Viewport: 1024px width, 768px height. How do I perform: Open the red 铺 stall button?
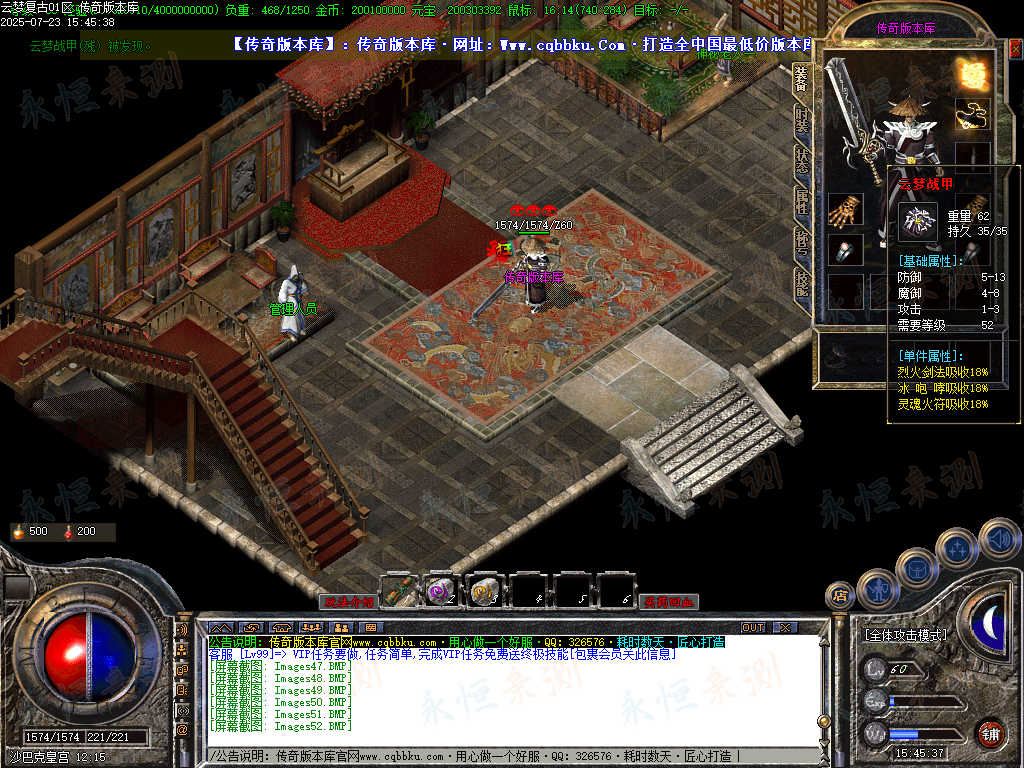(x=990, y=732)
